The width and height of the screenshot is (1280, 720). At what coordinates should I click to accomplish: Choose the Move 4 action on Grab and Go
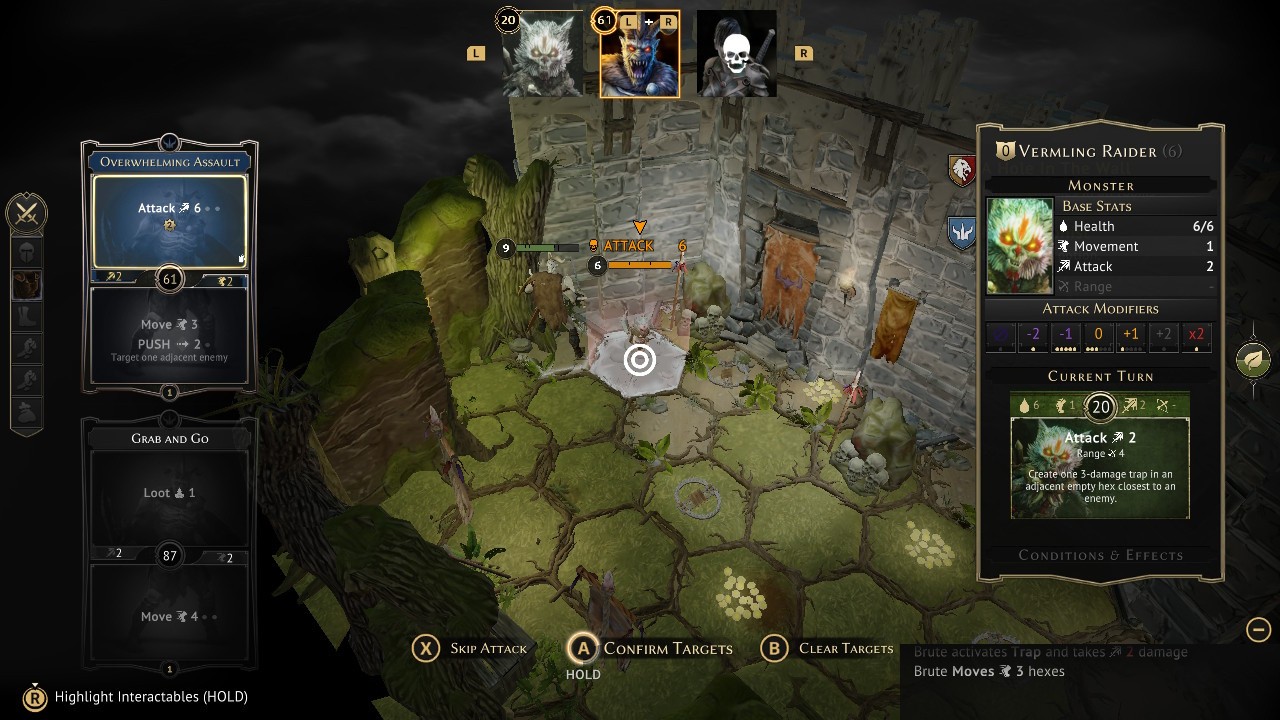point(169,614)
